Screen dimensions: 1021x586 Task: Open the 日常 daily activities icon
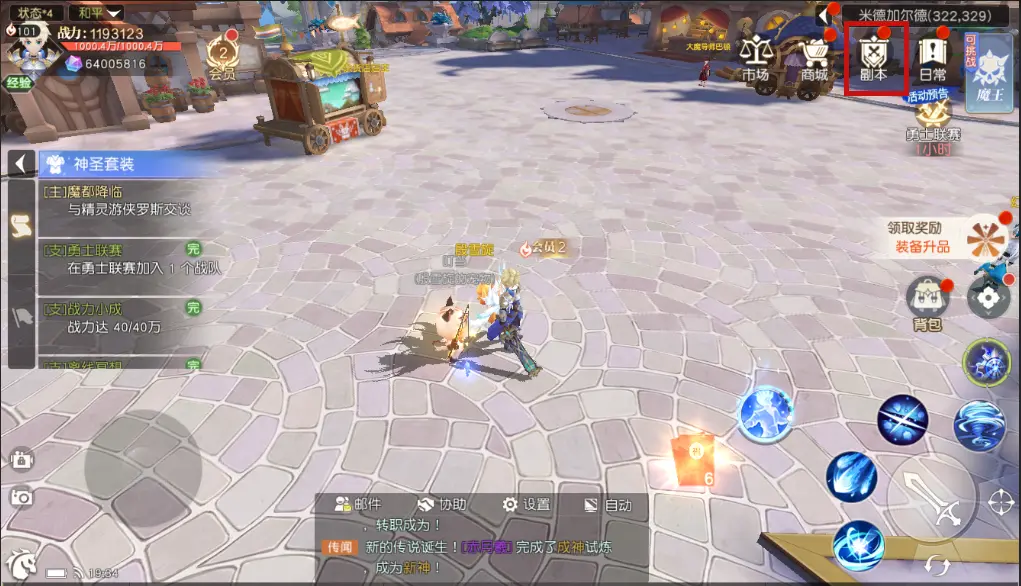(x=932, y=59)
